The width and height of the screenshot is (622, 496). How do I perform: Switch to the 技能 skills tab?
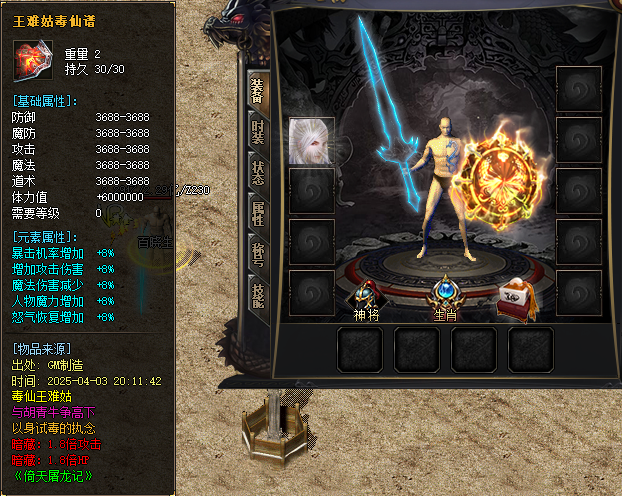(x=257, y=295)
